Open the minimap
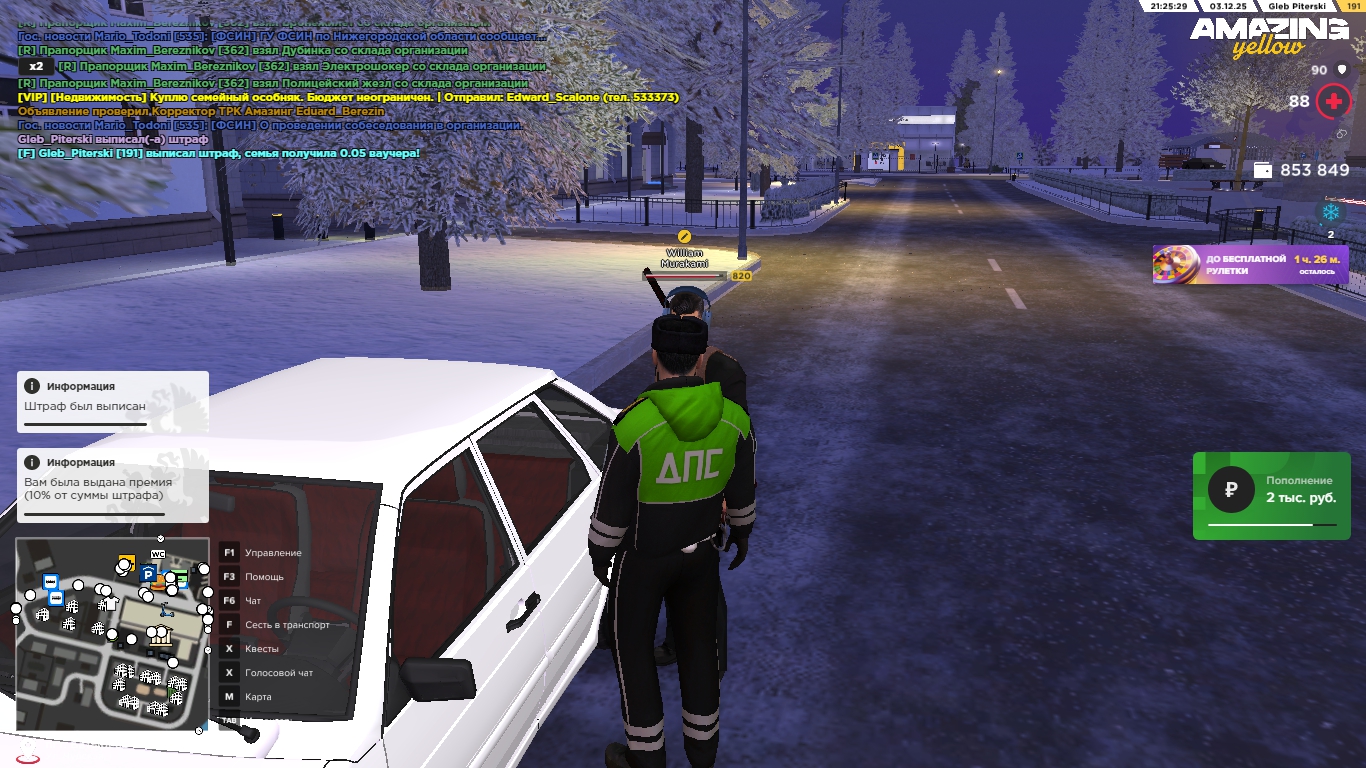Image resolution: width=1366 pixels, height=768 pixels. point(112,634)
